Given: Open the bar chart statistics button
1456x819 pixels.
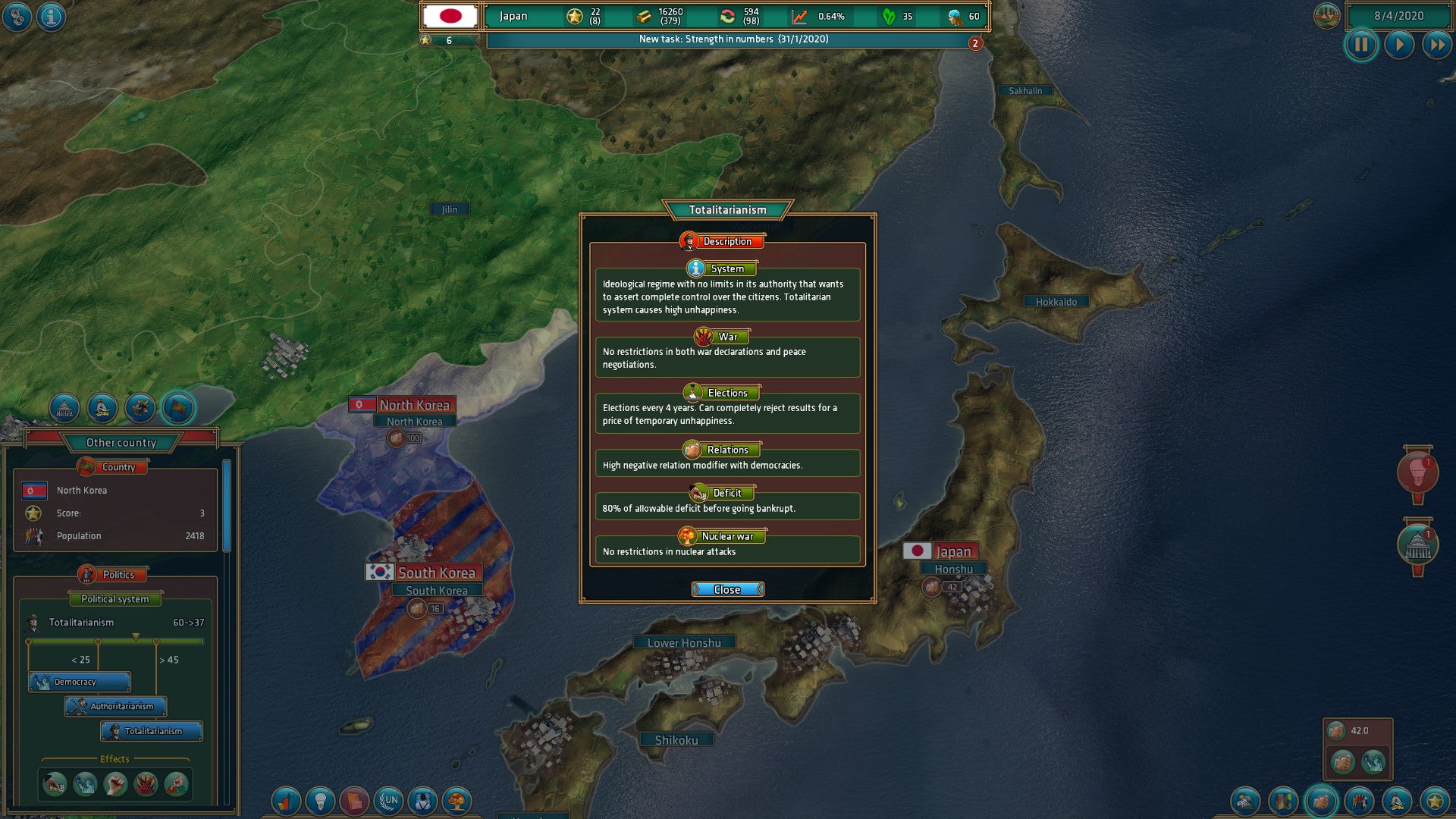Looking at the screenshot, I should [286, 800].
